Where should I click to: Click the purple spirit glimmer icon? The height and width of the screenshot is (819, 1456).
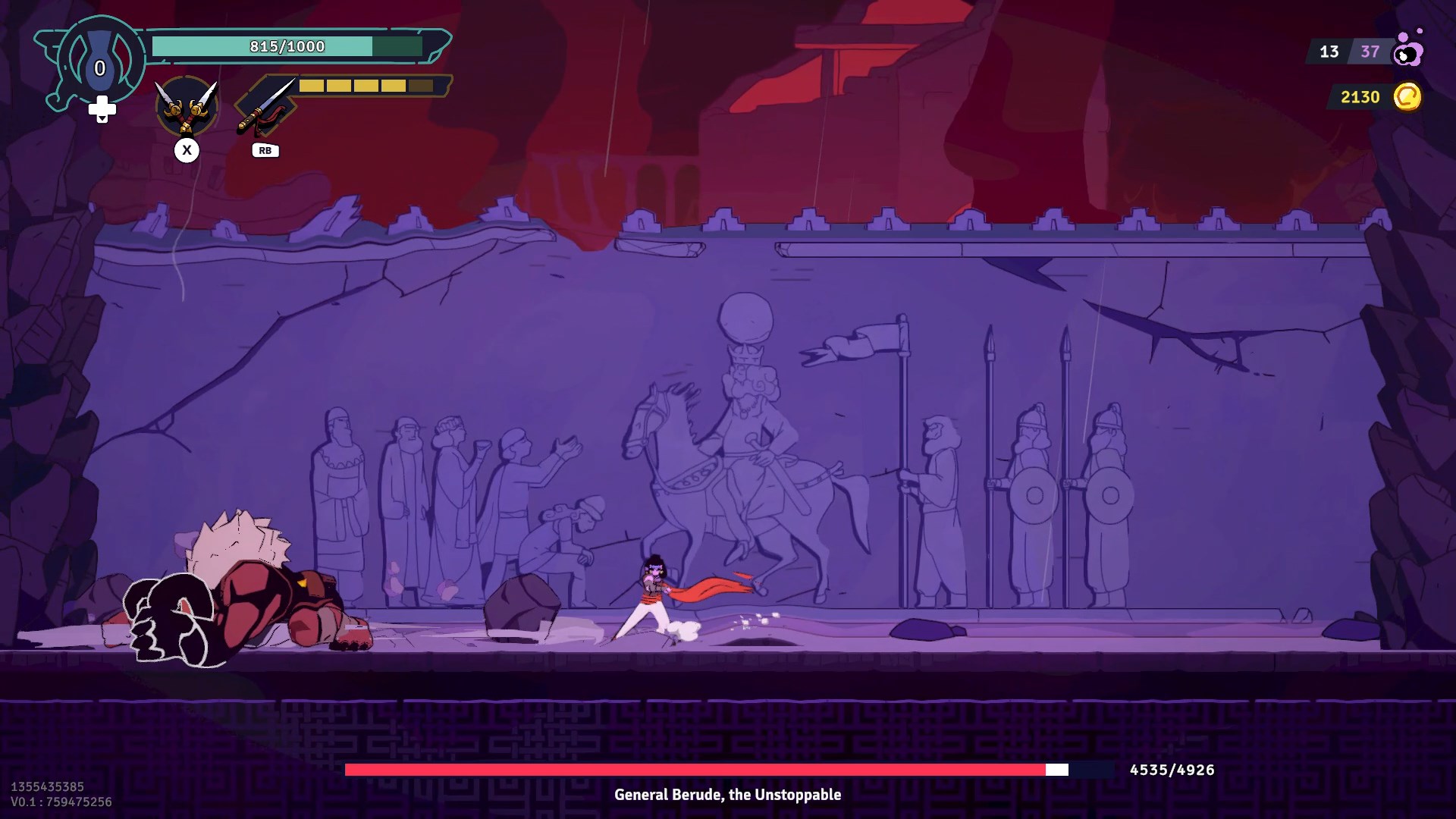click(1408, 50)
